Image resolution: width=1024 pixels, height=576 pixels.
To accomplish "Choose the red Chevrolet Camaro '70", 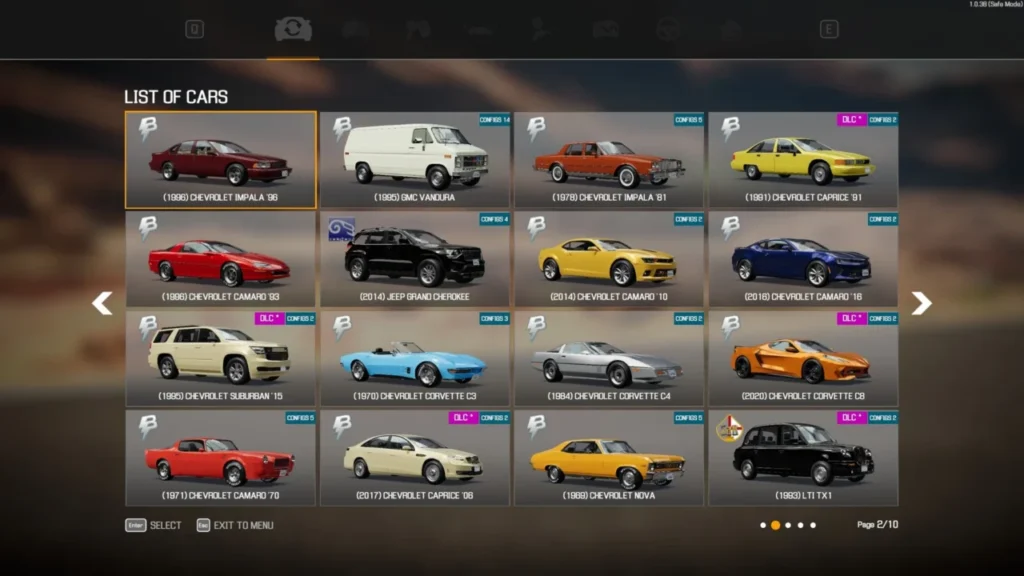I will coord(220,457).
